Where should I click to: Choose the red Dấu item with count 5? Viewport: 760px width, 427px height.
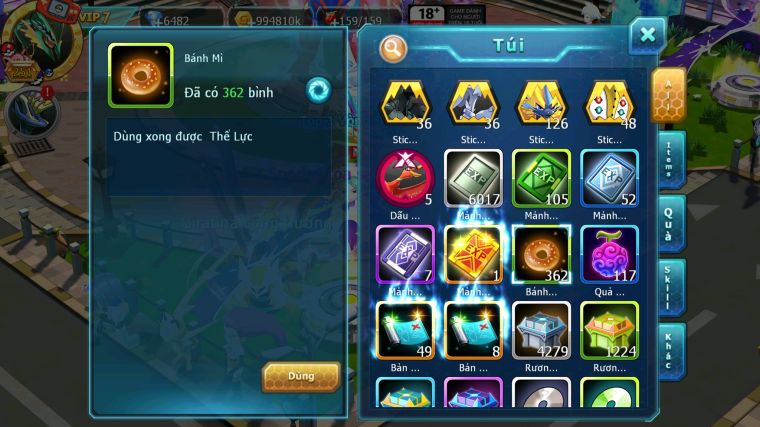[x=405, y=178]
